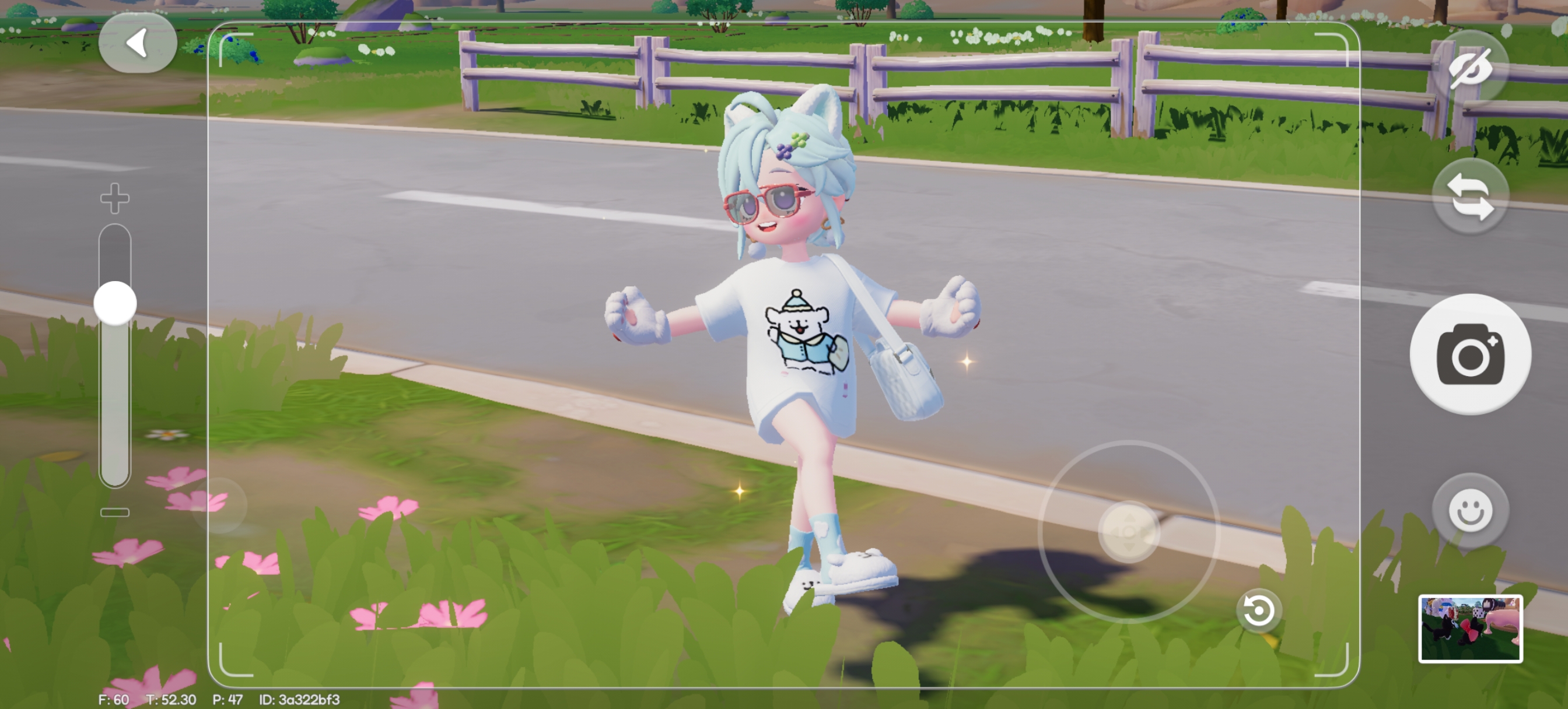Open the smiley emote menu
The width and height of the screenshot is (1568, 709).
[1470, 510]
